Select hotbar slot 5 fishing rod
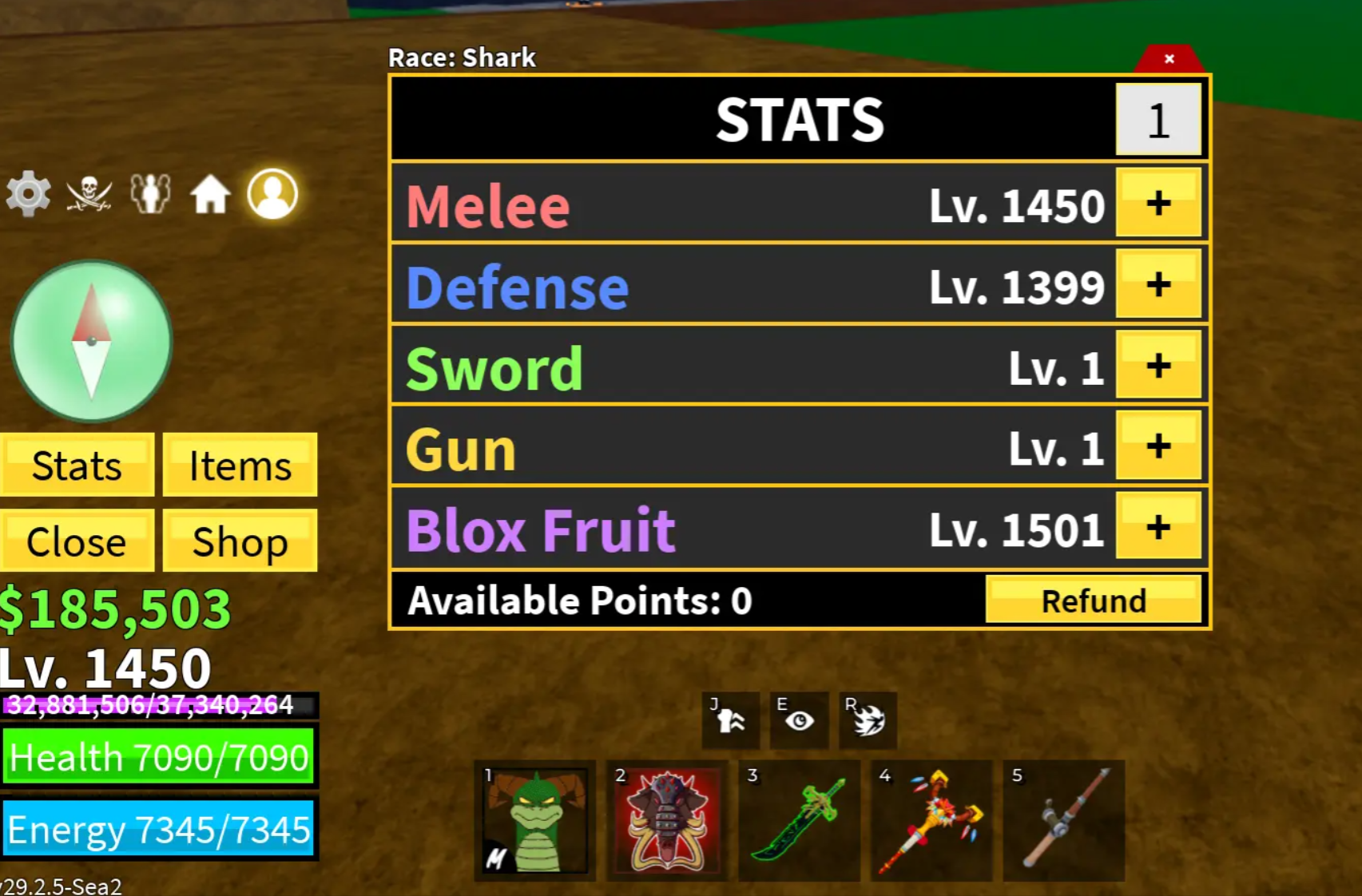Image resolution: width=1362 pixels, height=896 pixels. (1064, 821)
